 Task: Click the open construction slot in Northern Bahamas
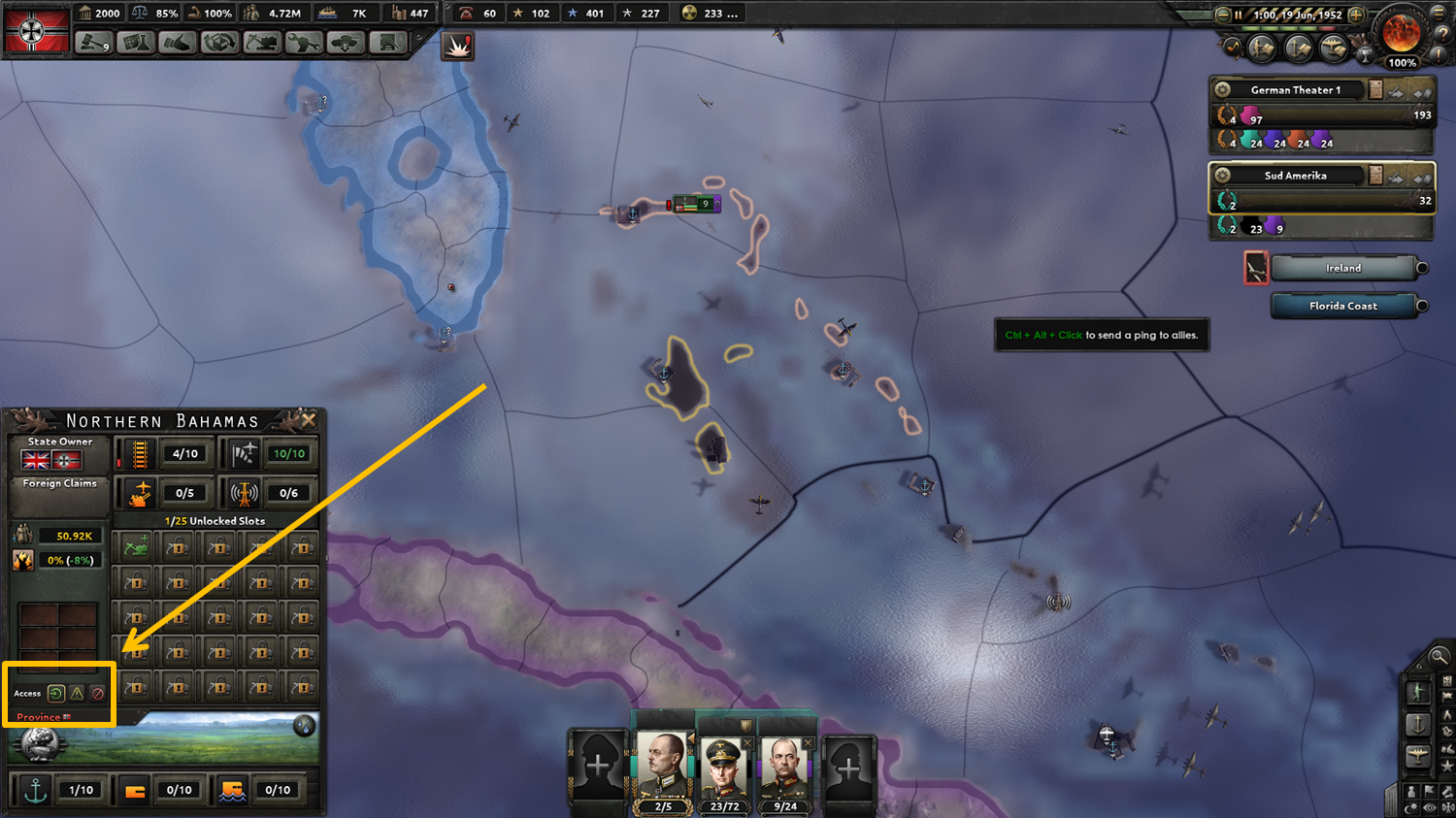coord(135,546)
